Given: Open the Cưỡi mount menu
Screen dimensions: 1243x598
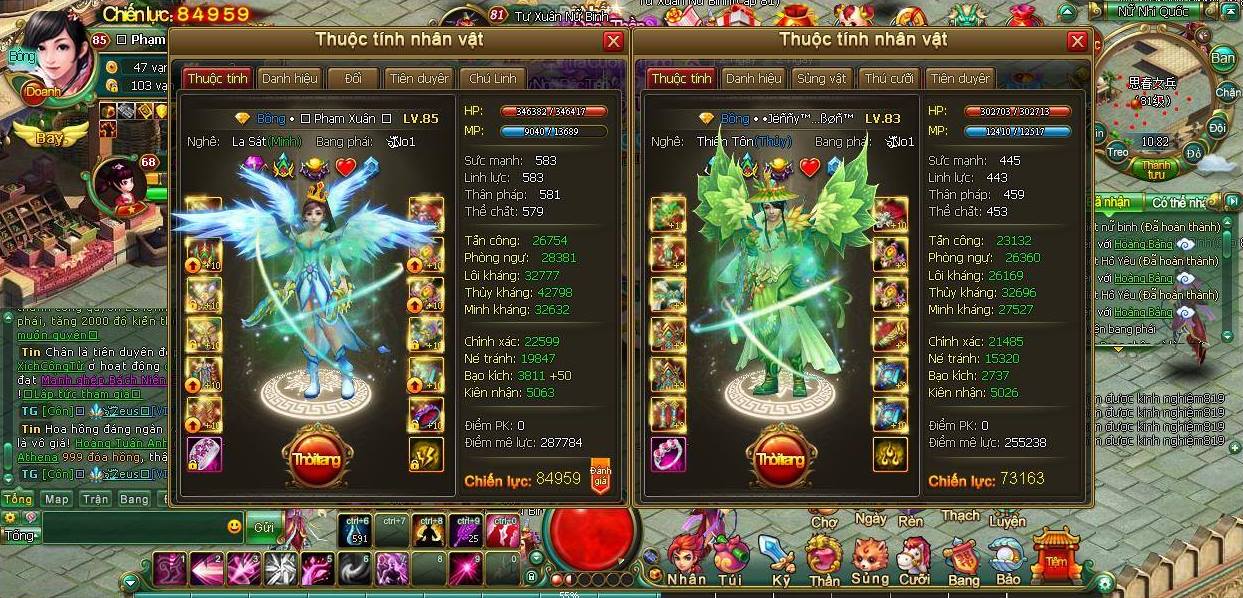Looking at the screenshot, I should [x=914, y=562].
